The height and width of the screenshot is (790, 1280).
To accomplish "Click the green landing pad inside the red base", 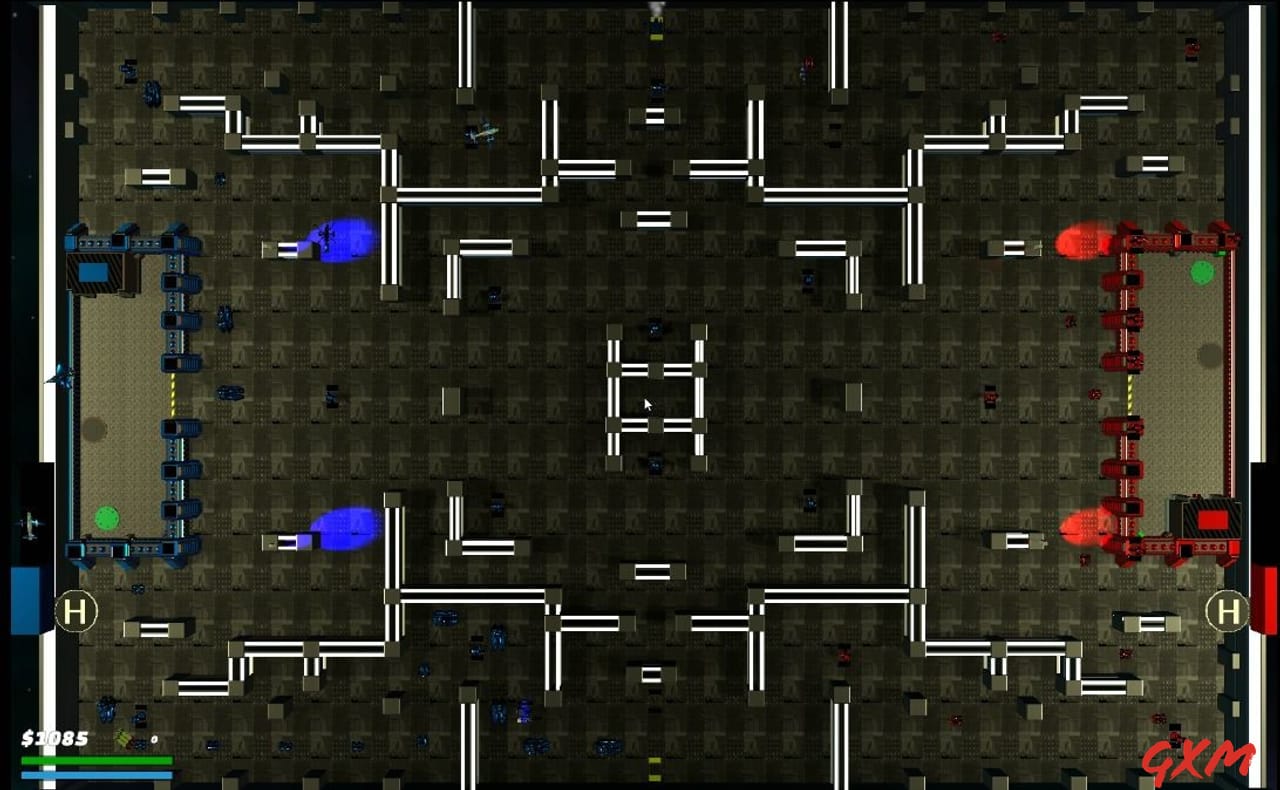I will coord(1201,271).
